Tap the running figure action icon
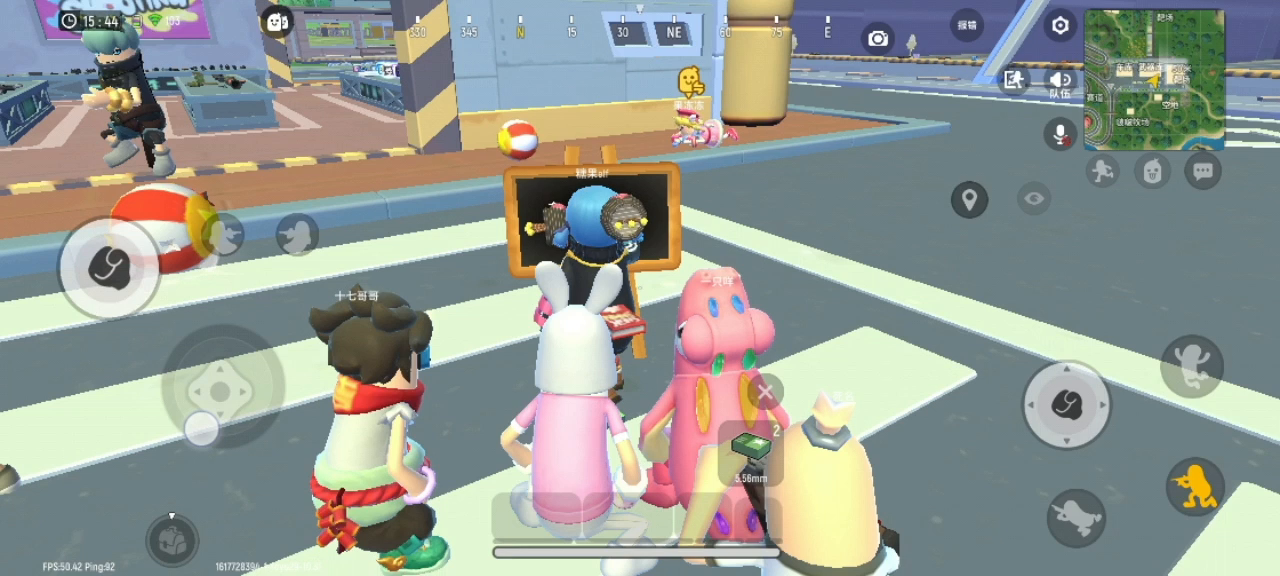 point(1102,171)
